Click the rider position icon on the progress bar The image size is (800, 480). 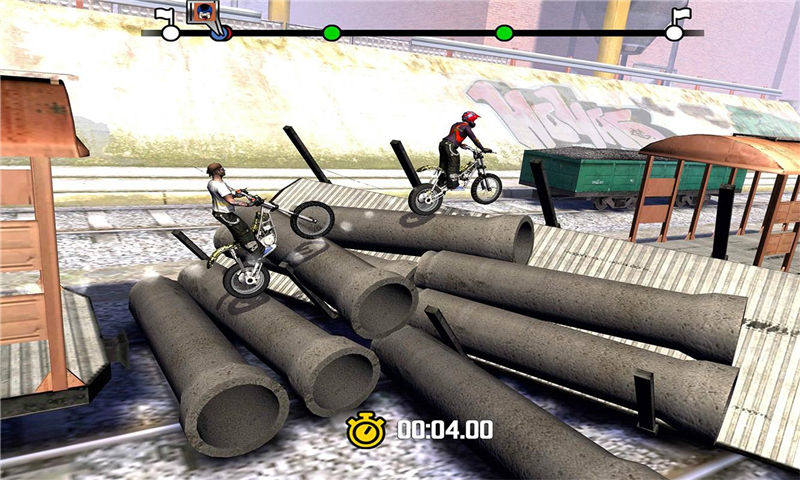click(x=204, y=15)
